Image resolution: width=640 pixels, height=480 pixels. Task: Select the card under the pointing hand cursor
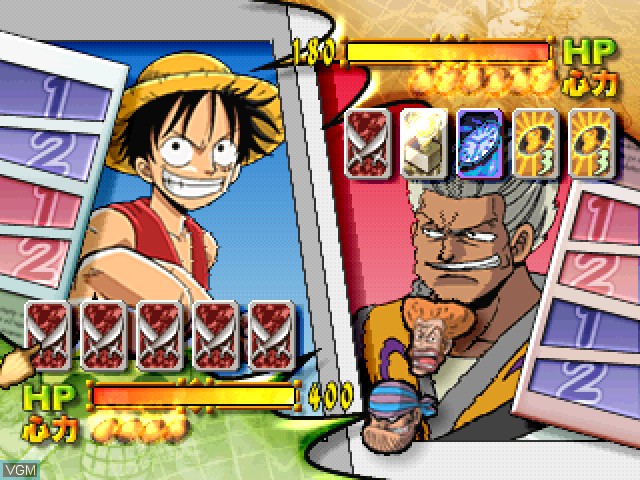(46, 335)
